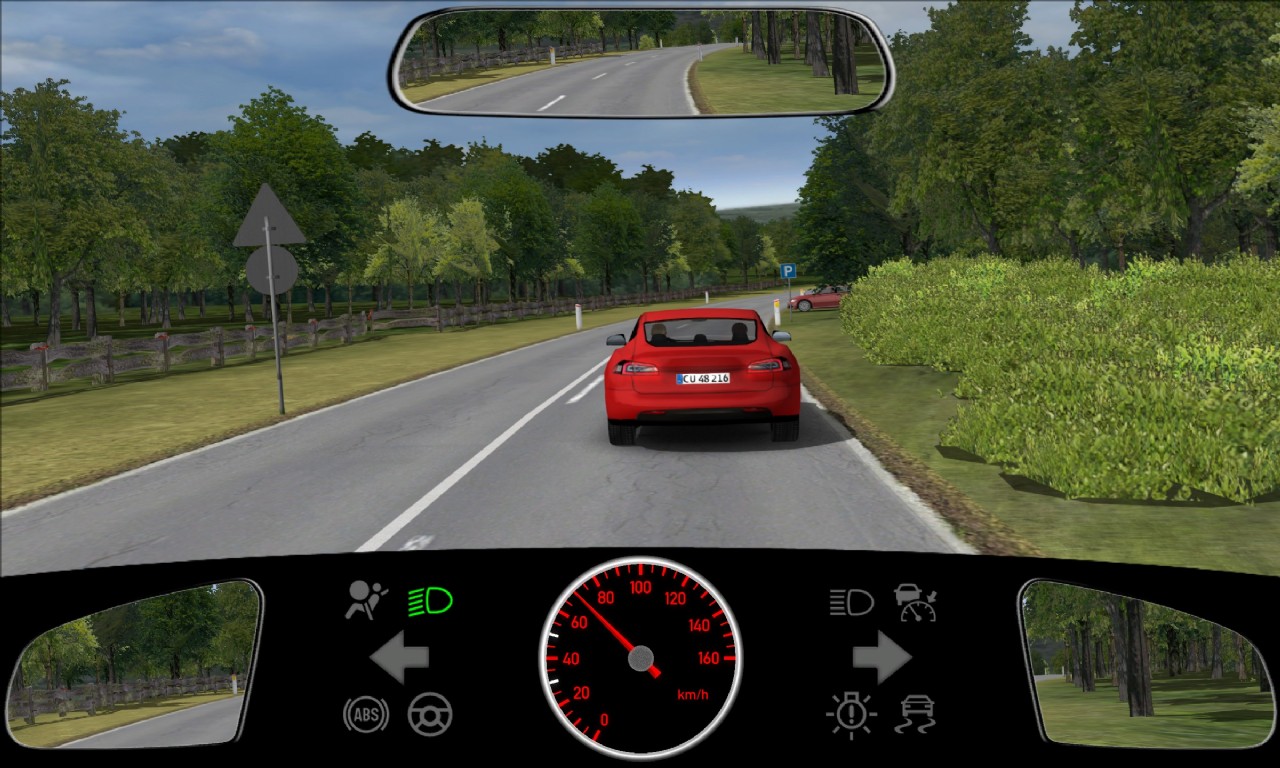Look in the left side mirror
The width and height of the screenshot is (1280, 768).
tap(133, 664)
